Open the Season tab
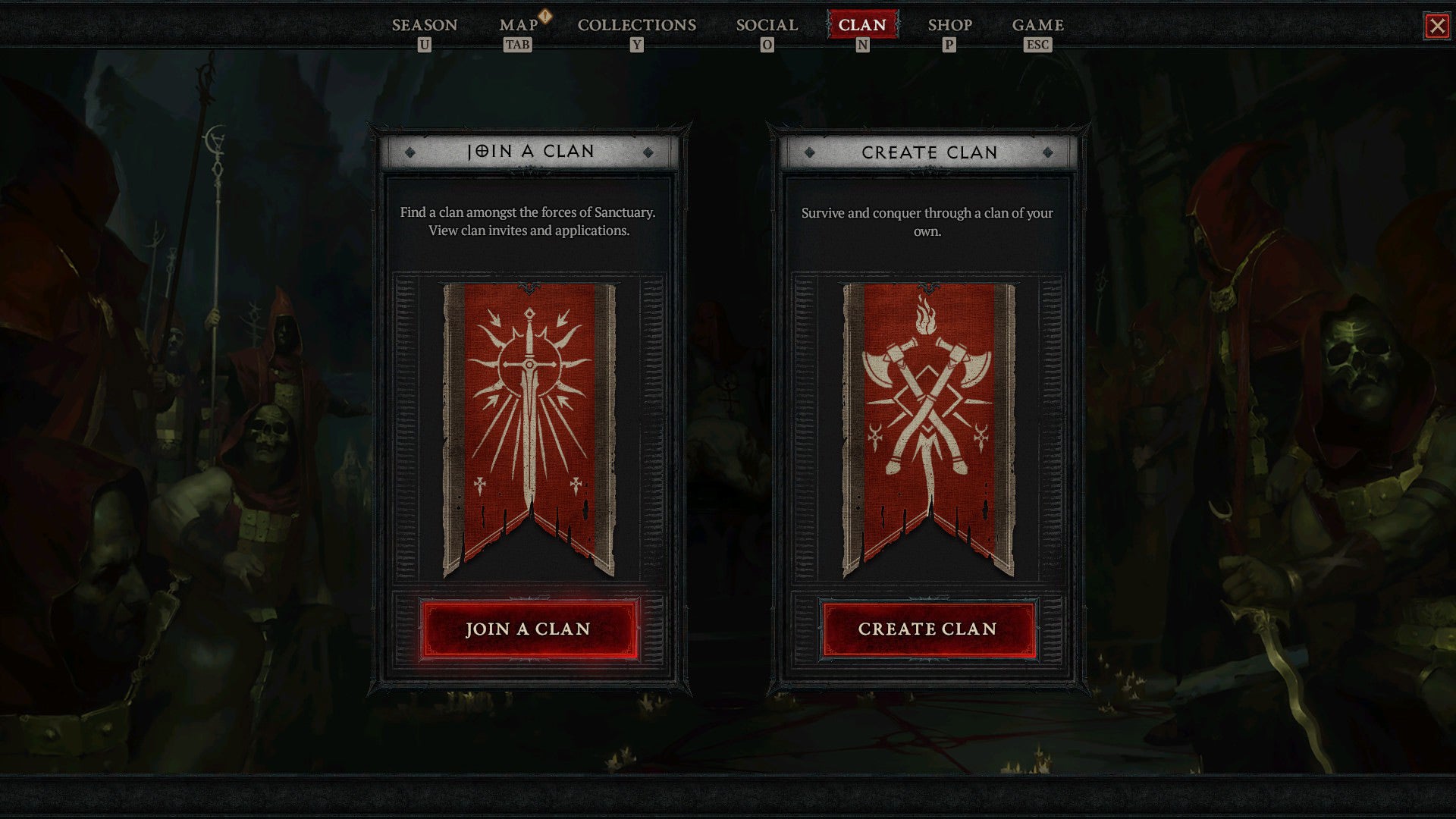The width and height of the screenshot is (1456, 819). [x=425, y=25]
